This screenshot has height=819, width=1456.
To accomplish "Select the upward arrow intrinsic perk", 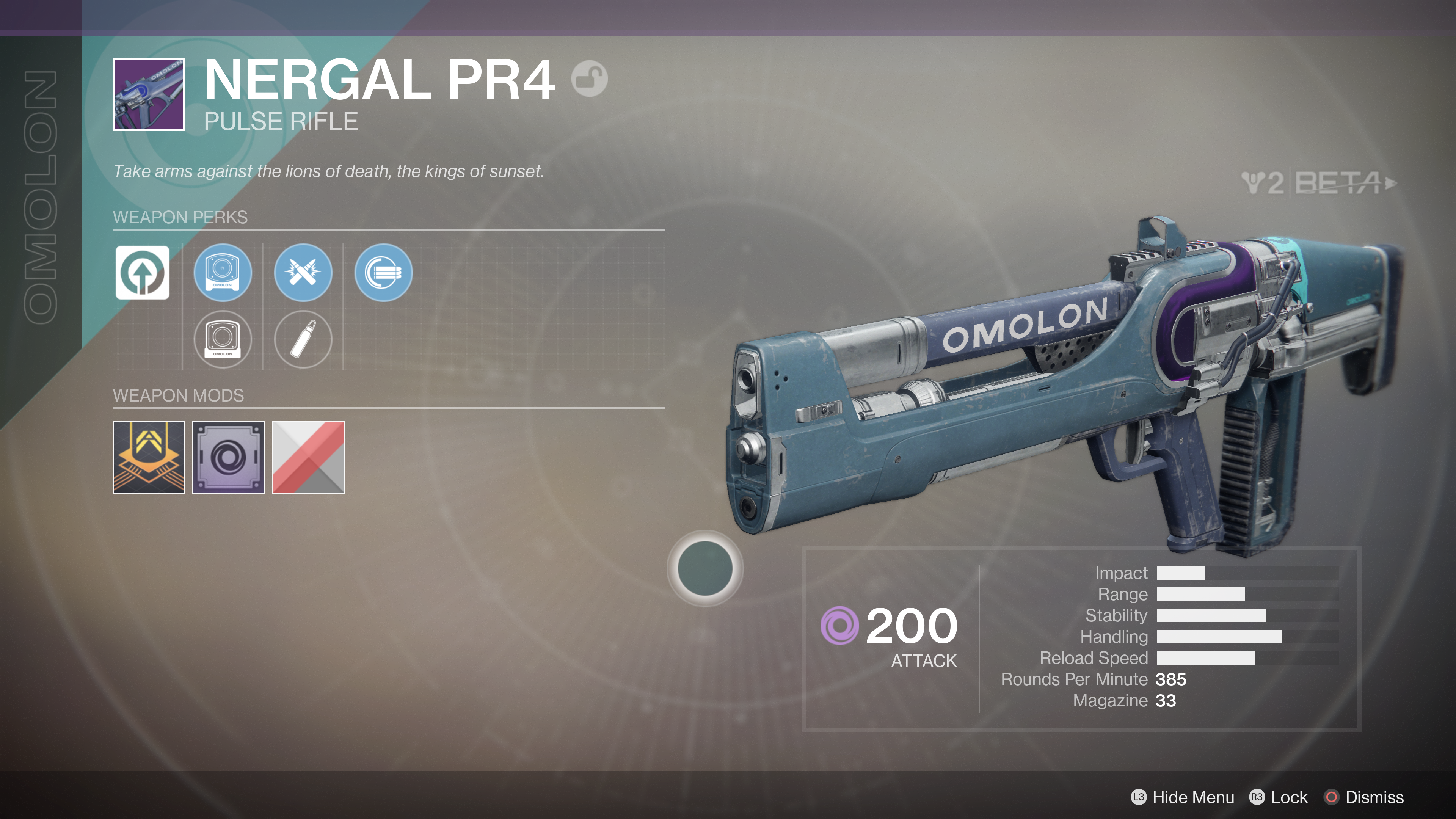I will pyautogui.click(x=143, y=273).
